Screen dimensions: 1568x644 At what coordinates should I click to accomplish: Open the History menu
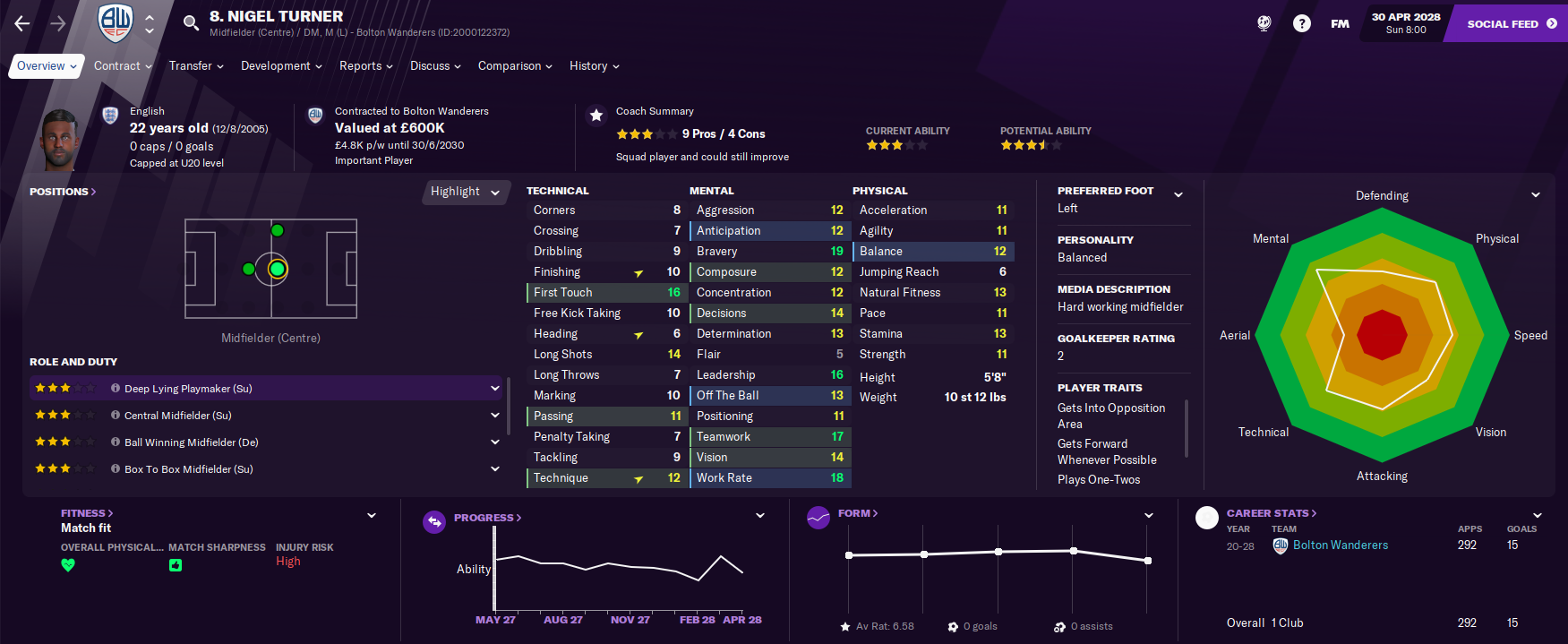[x=594, y=66]
